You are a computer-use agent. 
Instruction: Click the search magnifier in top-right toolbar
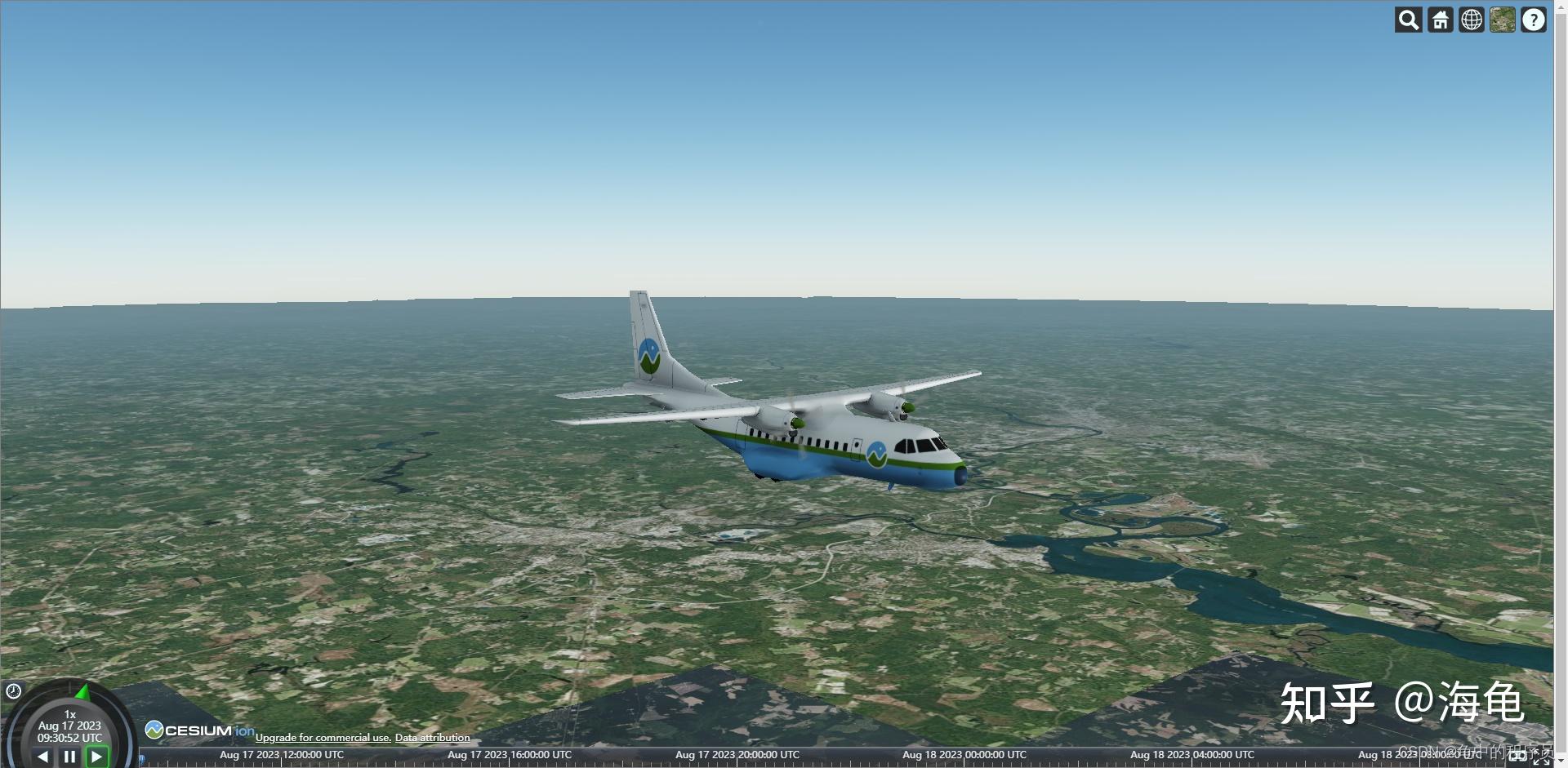pos(1407,20)
